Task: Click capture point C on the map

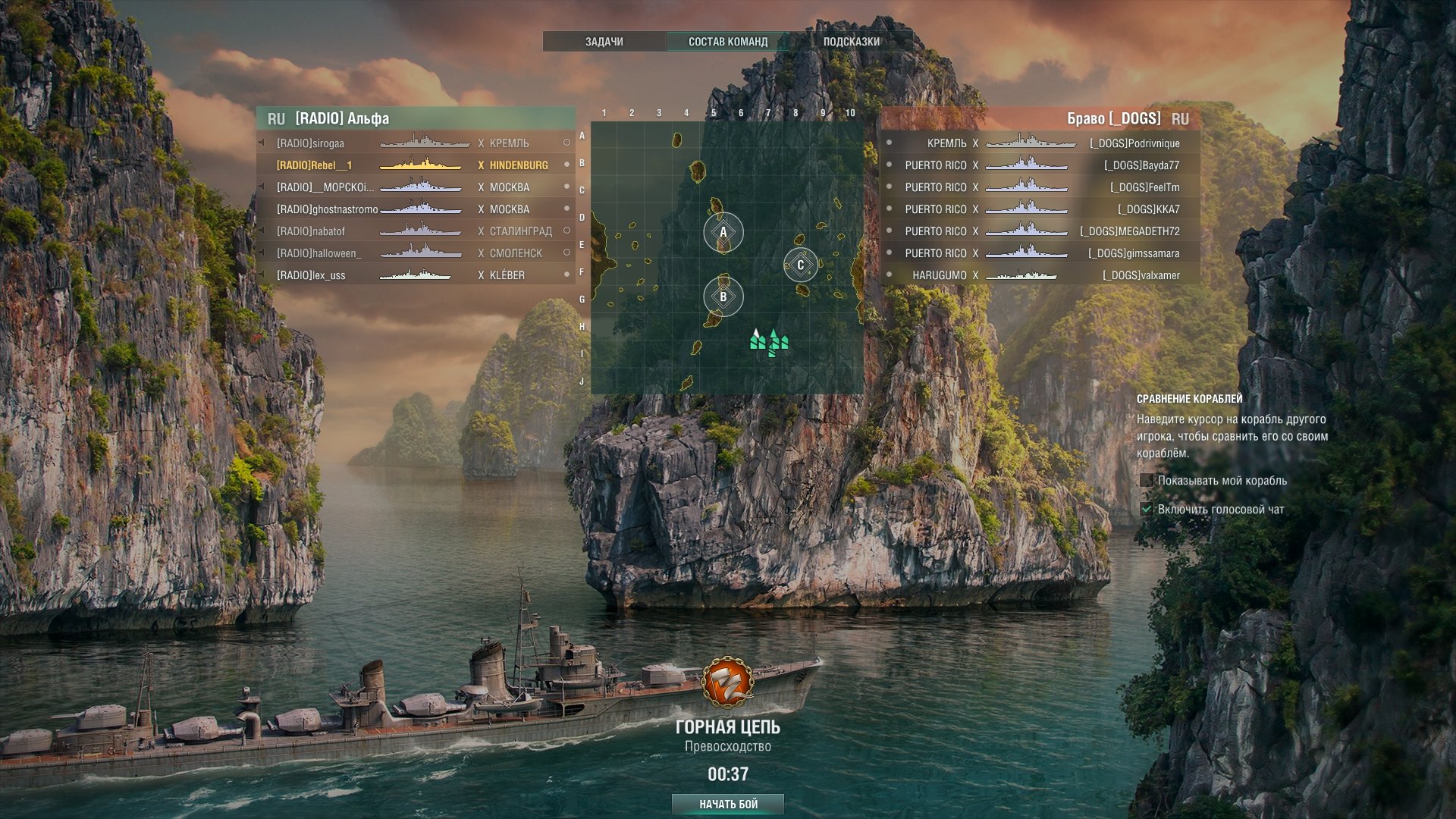Action: click(800, 265)
